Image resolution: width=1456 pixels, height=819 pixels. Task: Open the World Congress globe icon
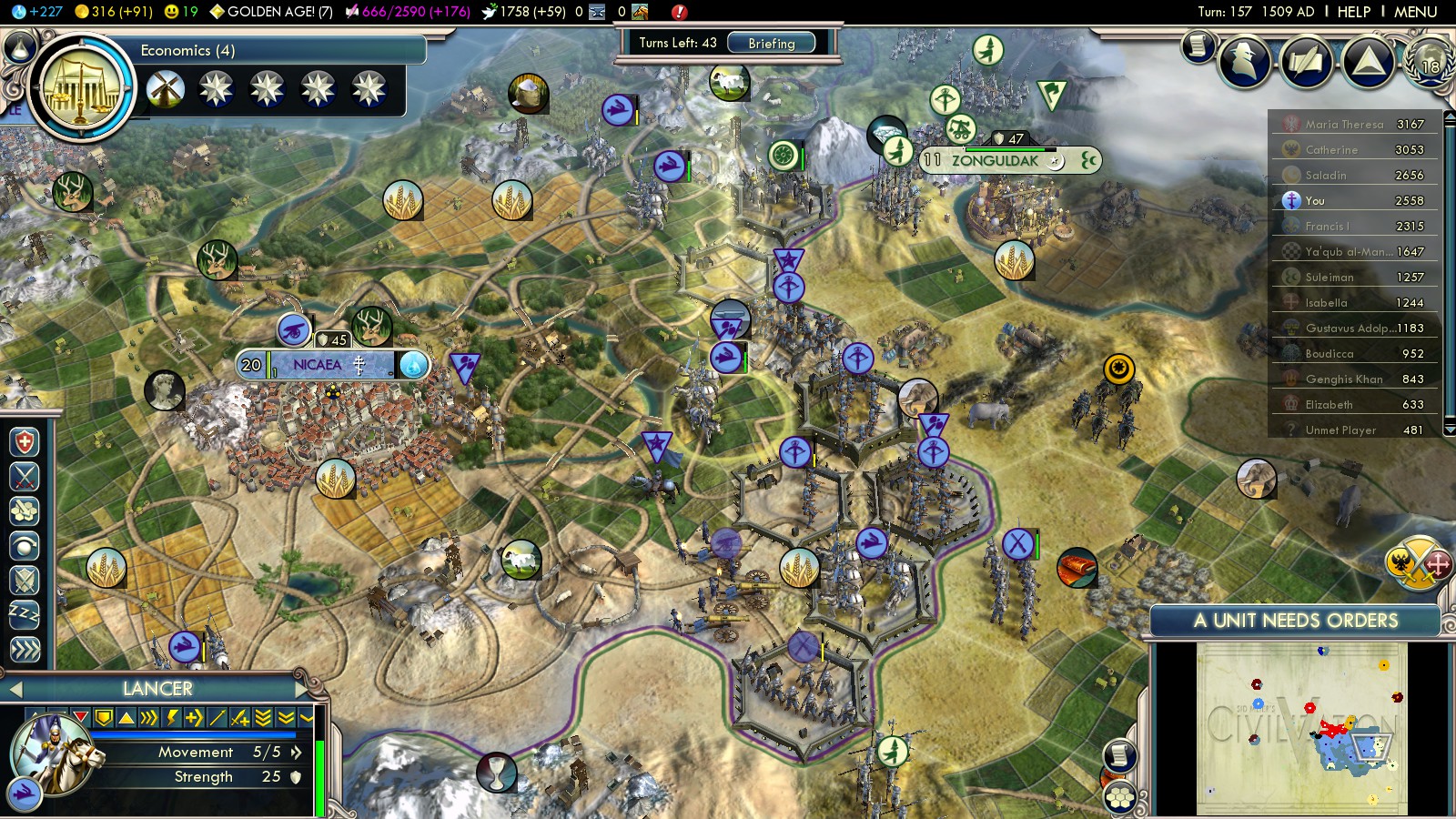tap(1430, 61)
